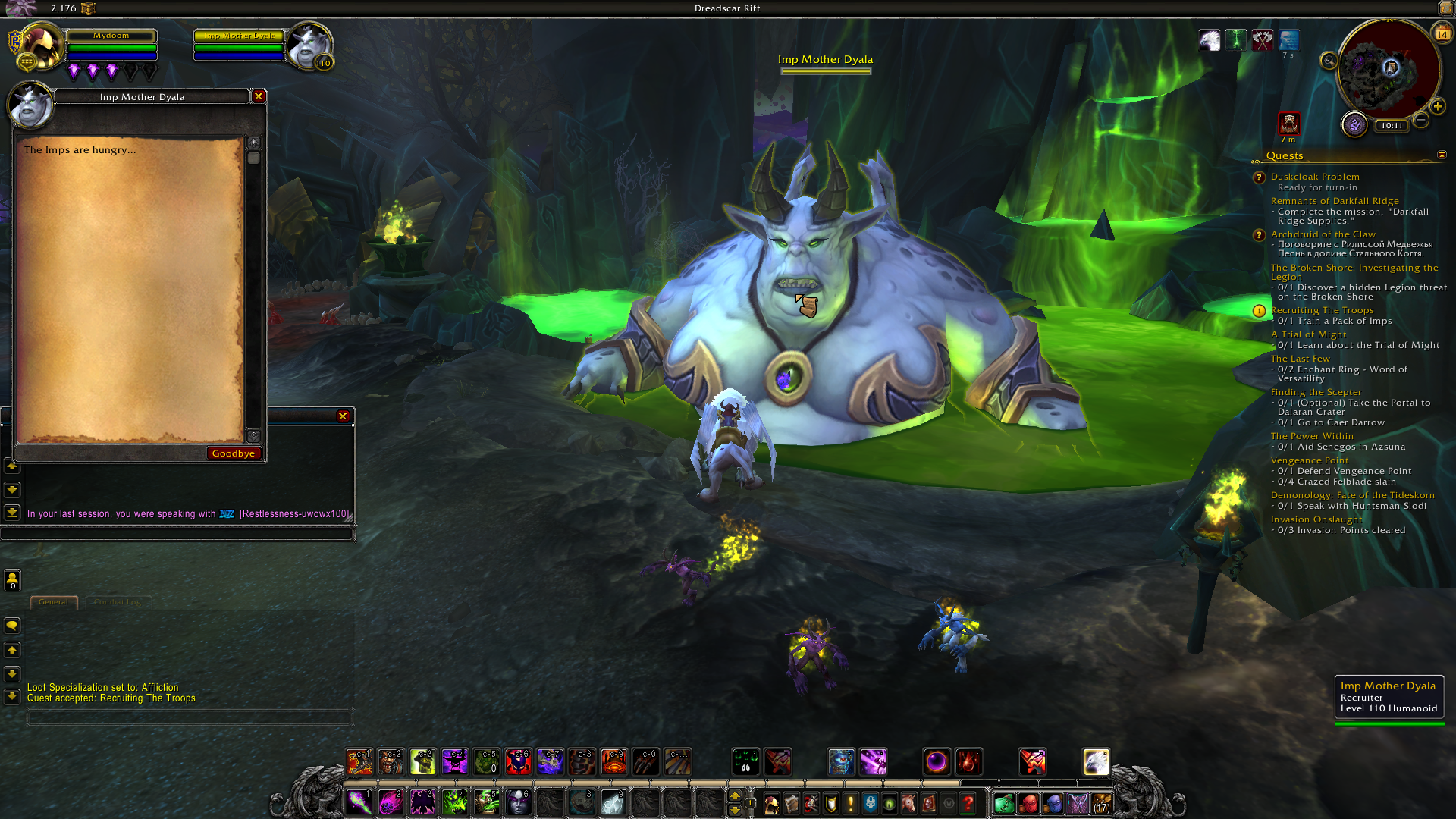Click the Mydoom player portrait

(40, 45)
